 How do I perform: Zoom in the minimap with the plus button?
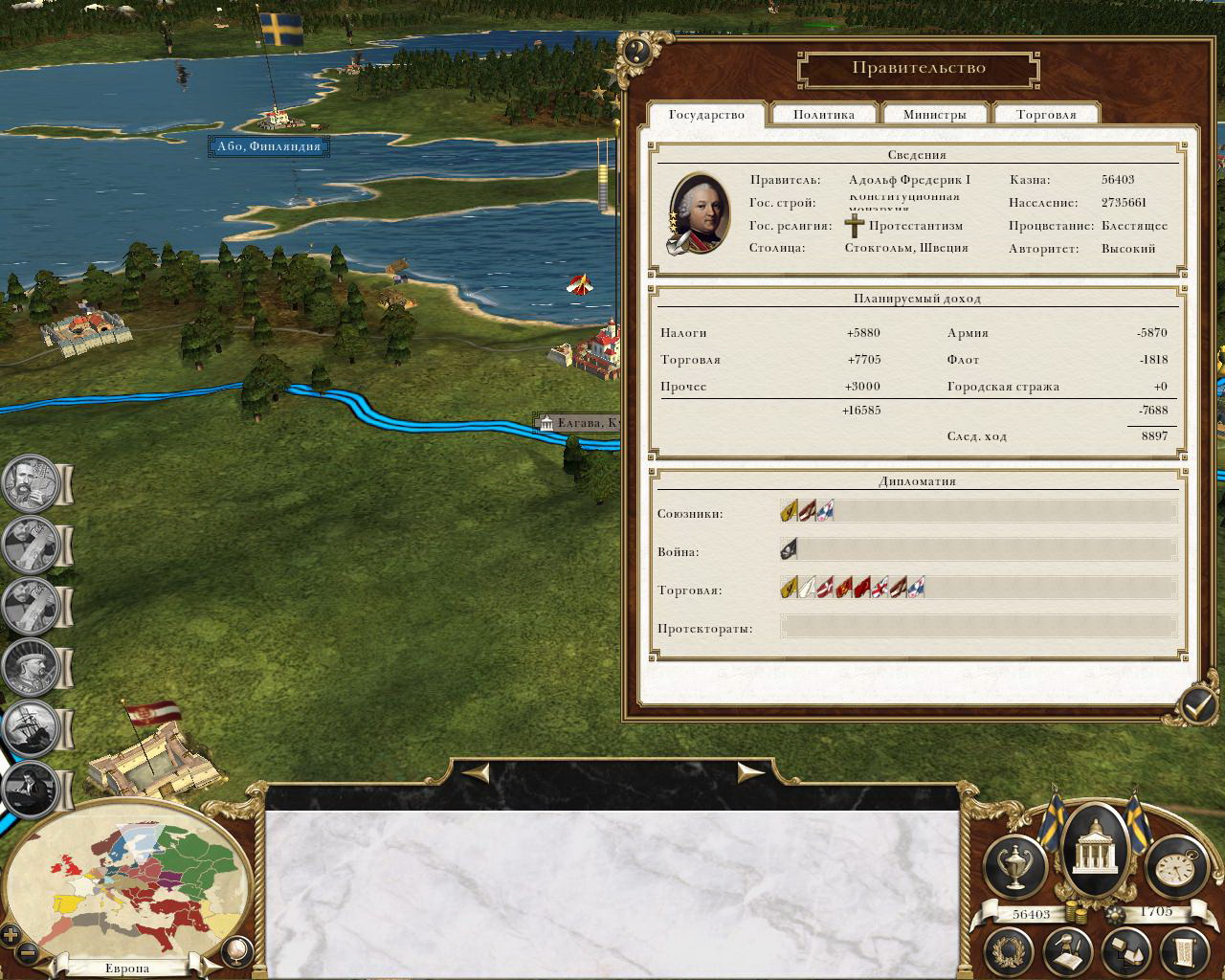(11, 935)
